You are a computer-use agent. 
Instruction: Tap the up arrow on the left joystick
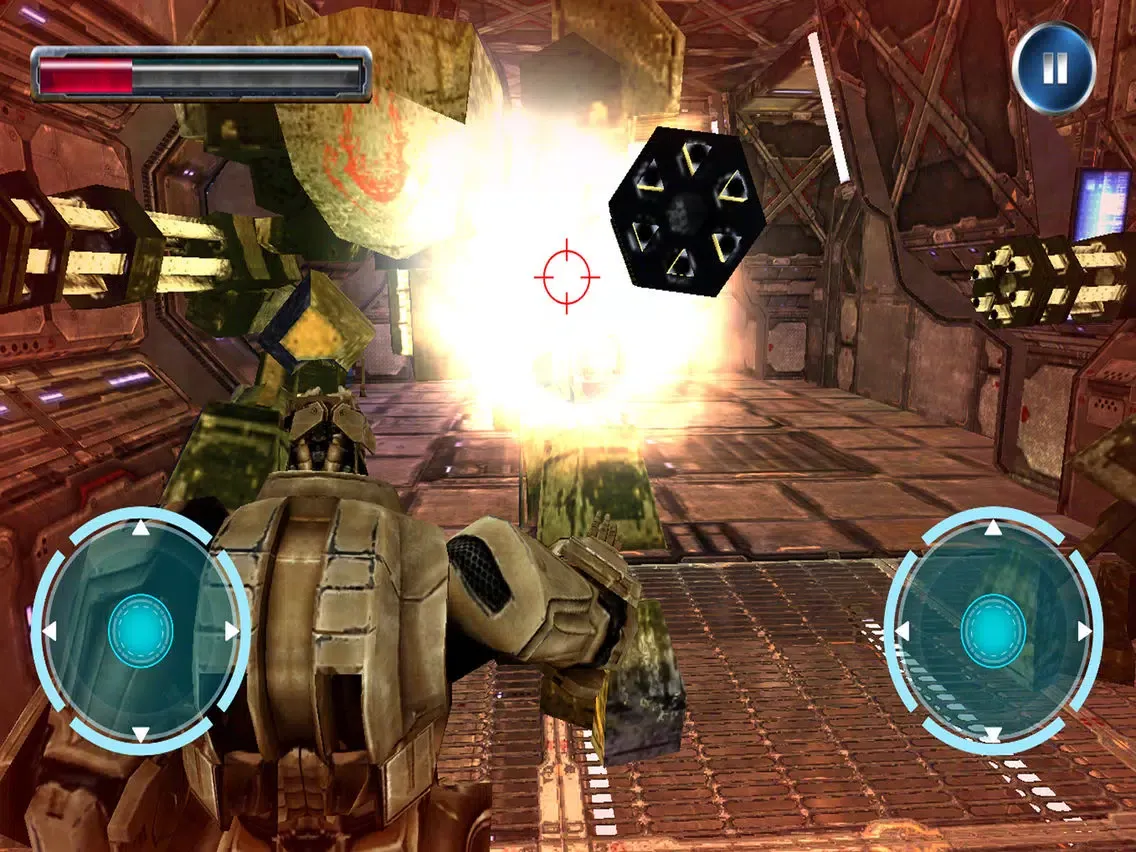pos(141,528)
